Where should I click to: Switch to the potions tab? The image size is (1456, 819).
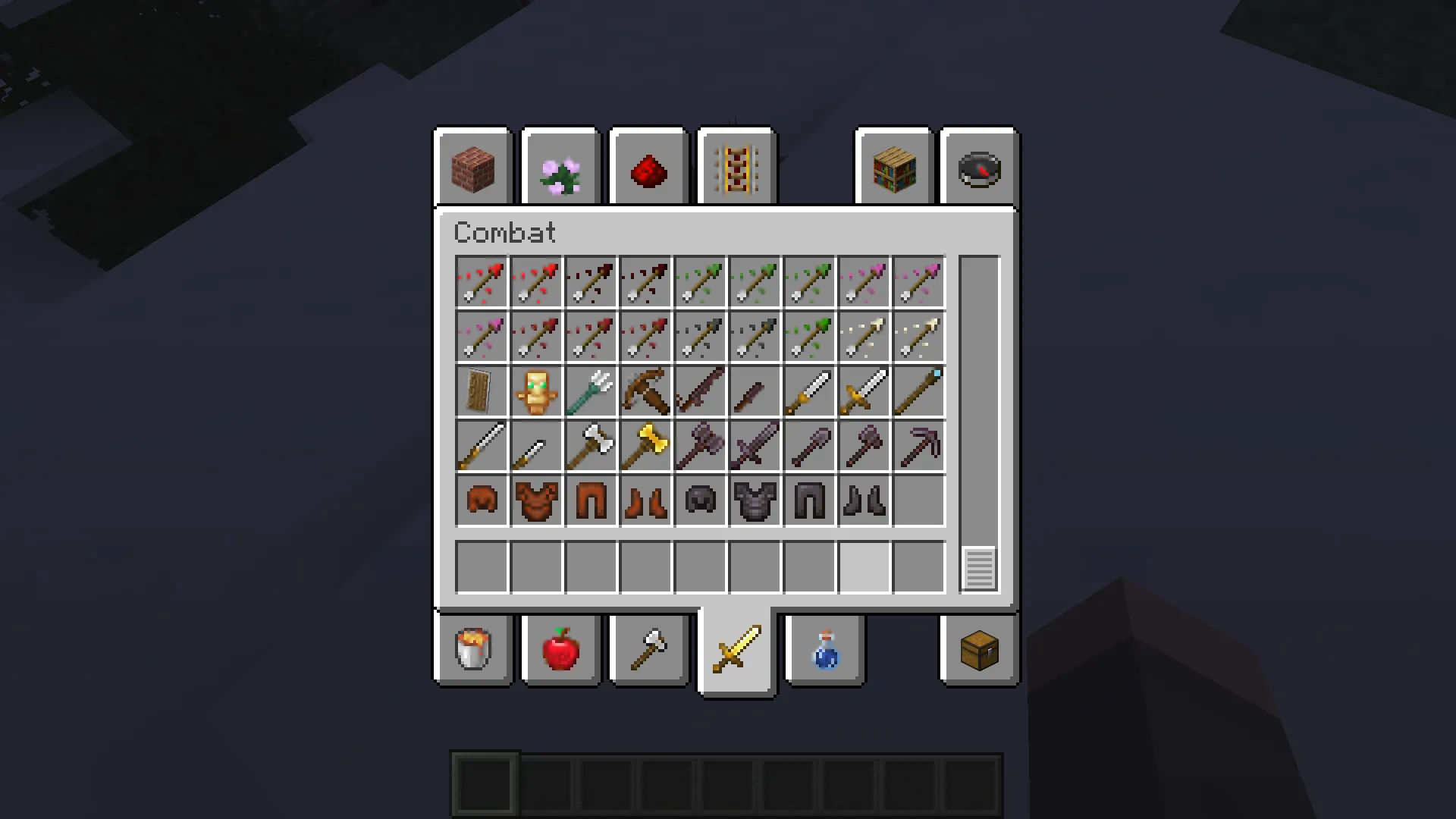coord(824,651)
